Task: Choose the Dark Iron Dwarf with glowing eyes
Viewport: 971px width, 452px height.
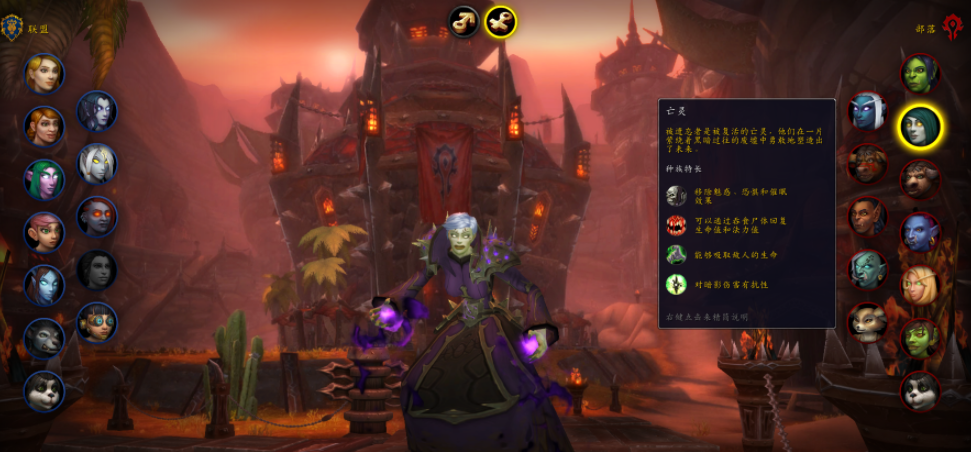Action: click(97, 216)
